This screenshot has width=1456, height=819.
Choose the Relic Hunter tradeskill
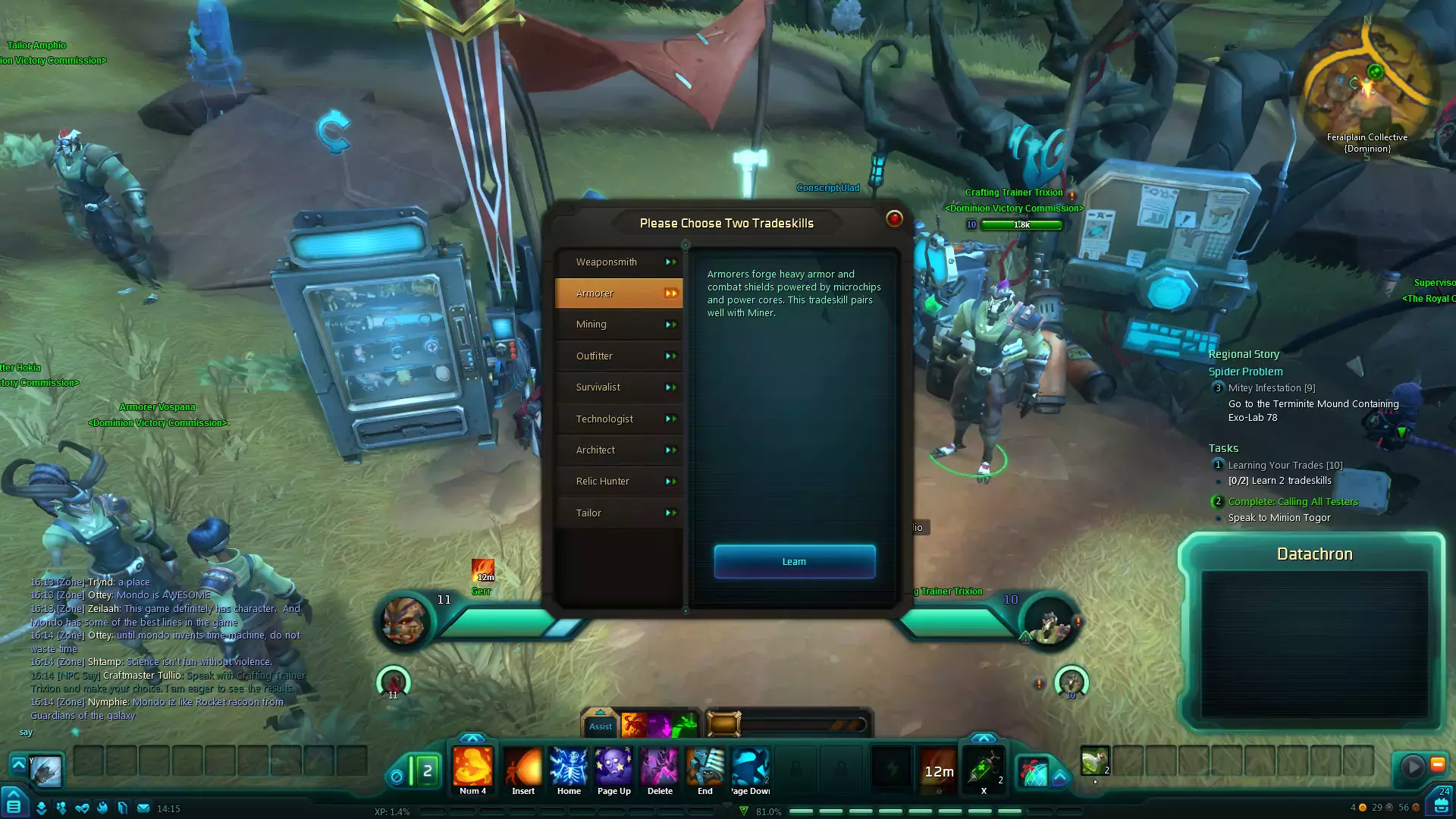[619, 482]
